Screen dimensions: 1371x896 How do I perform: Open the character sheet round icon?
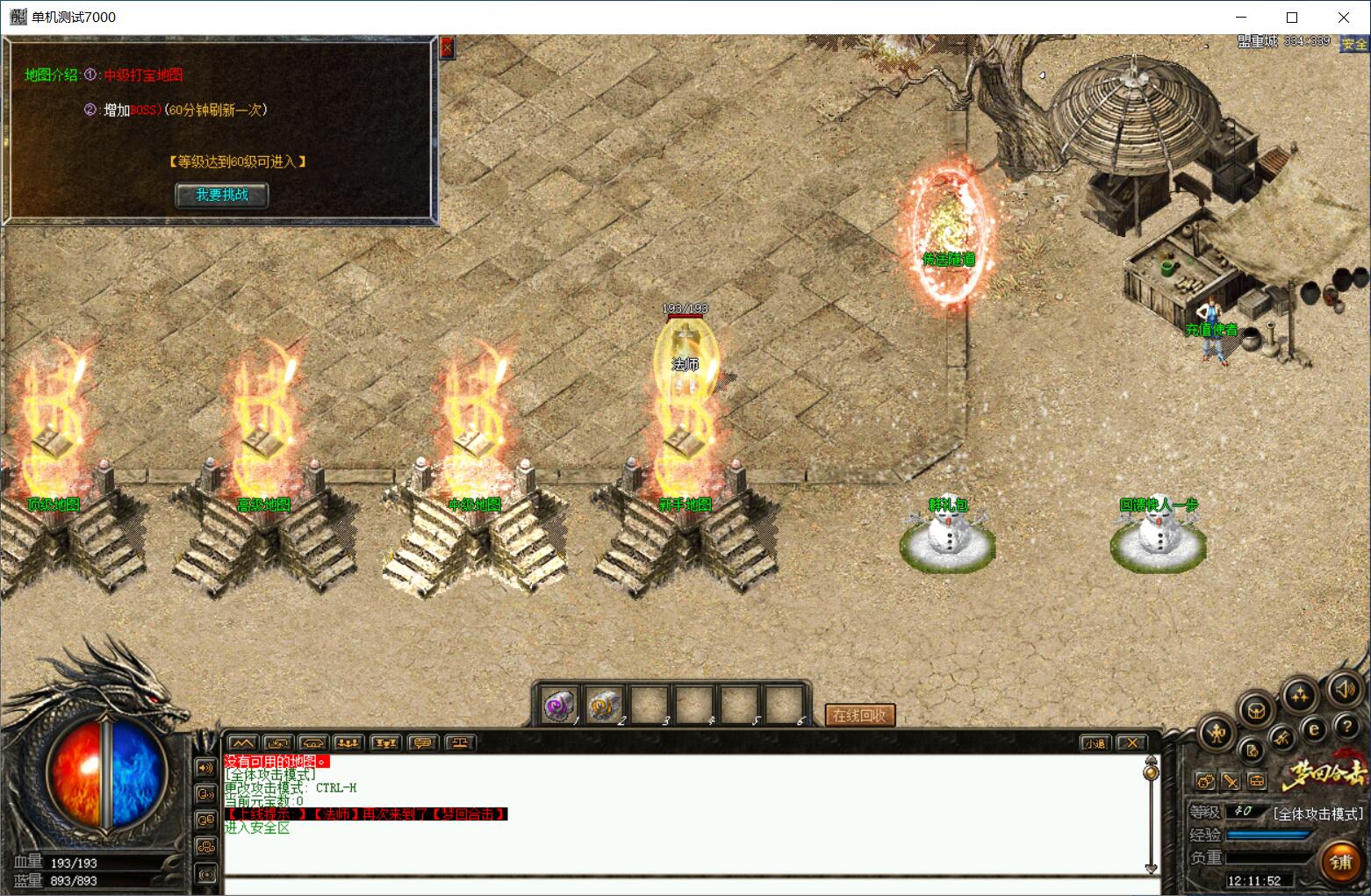click(x=1217, y=734)
